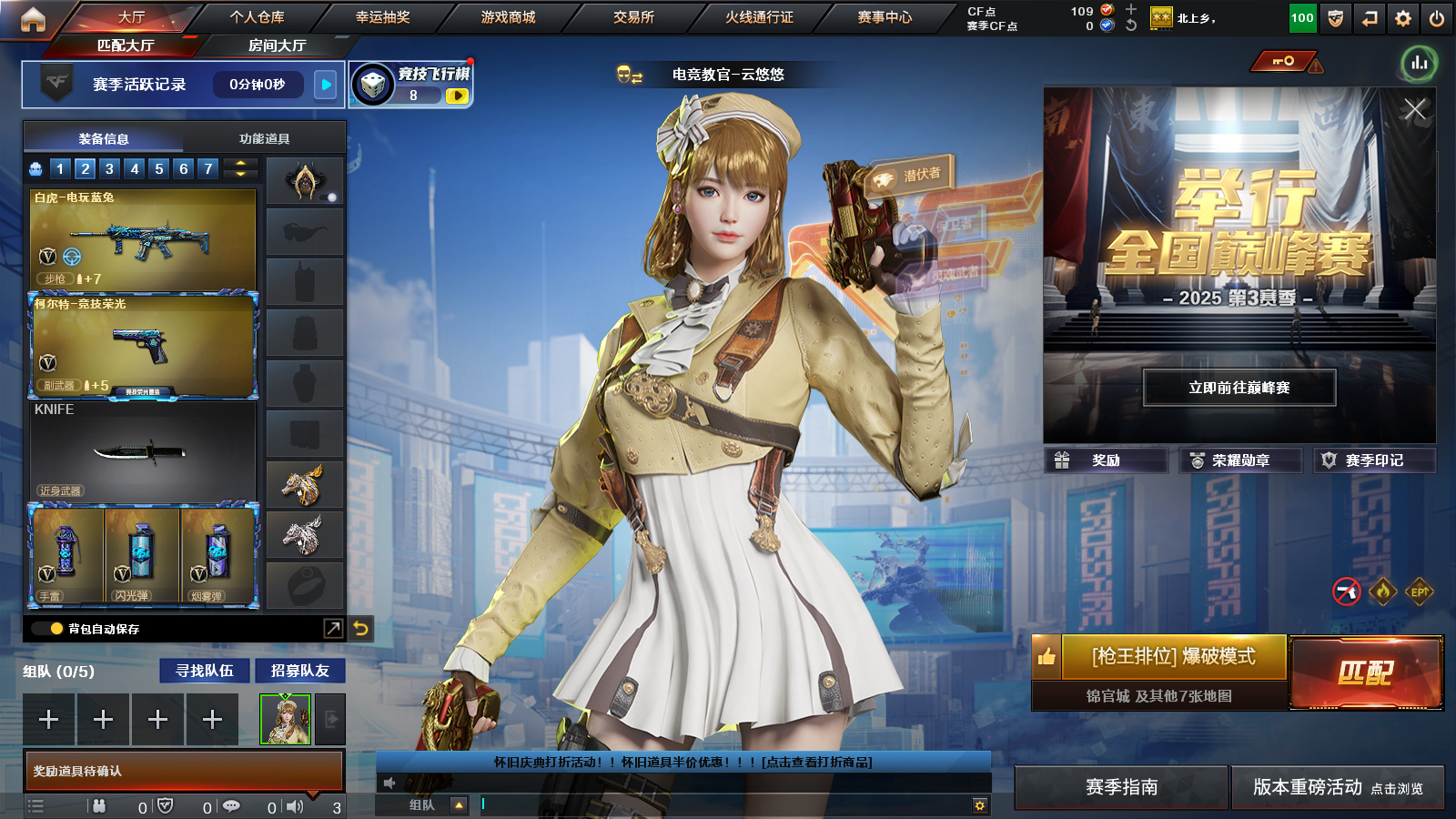1456x819 pixels.
Task: Select the 柯尔特-竞技荣光 pistol slot
Action: (143, 346)
